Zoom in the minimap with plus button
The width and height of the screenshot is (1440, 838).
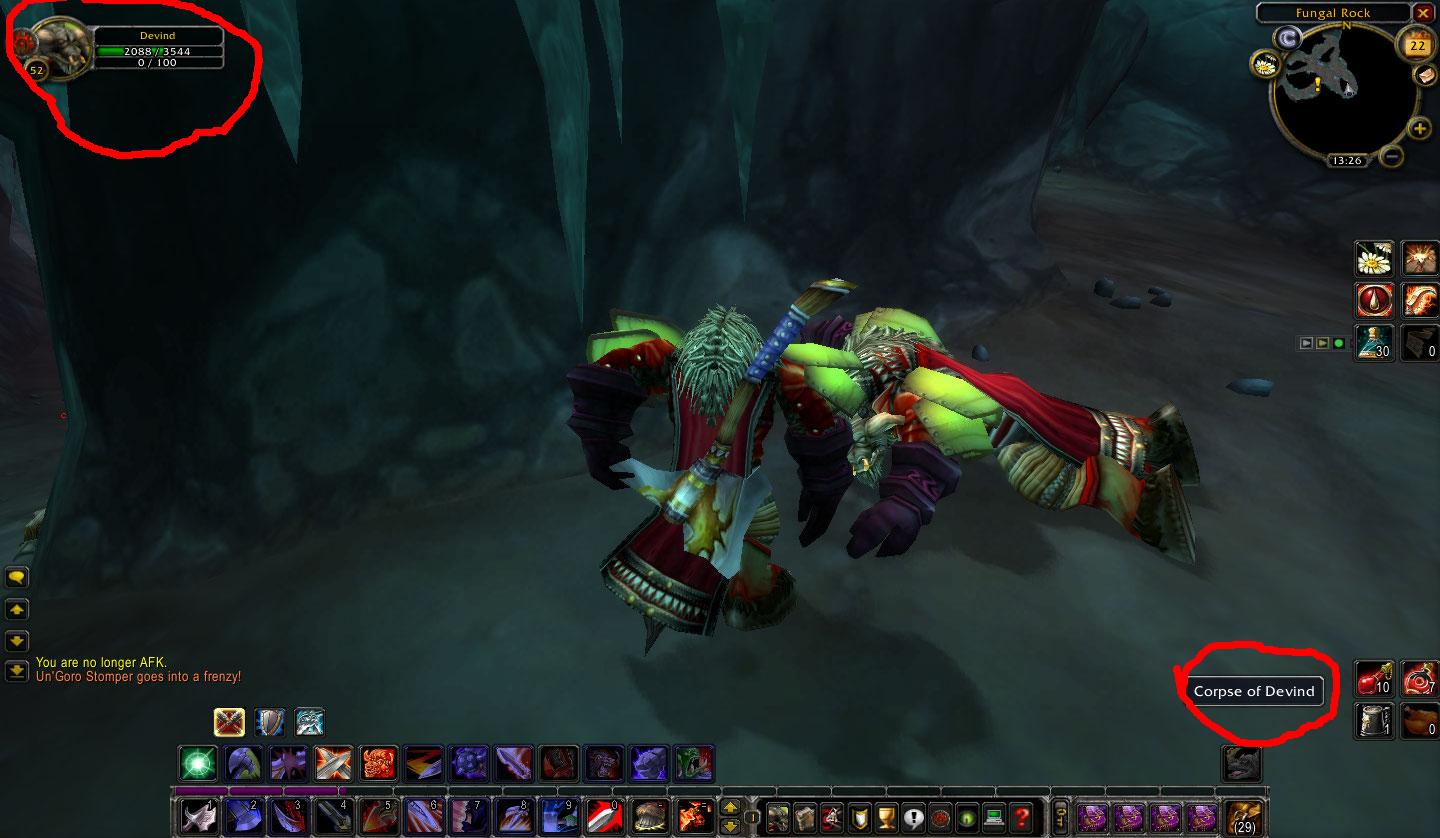click(x=1419, y=128)
